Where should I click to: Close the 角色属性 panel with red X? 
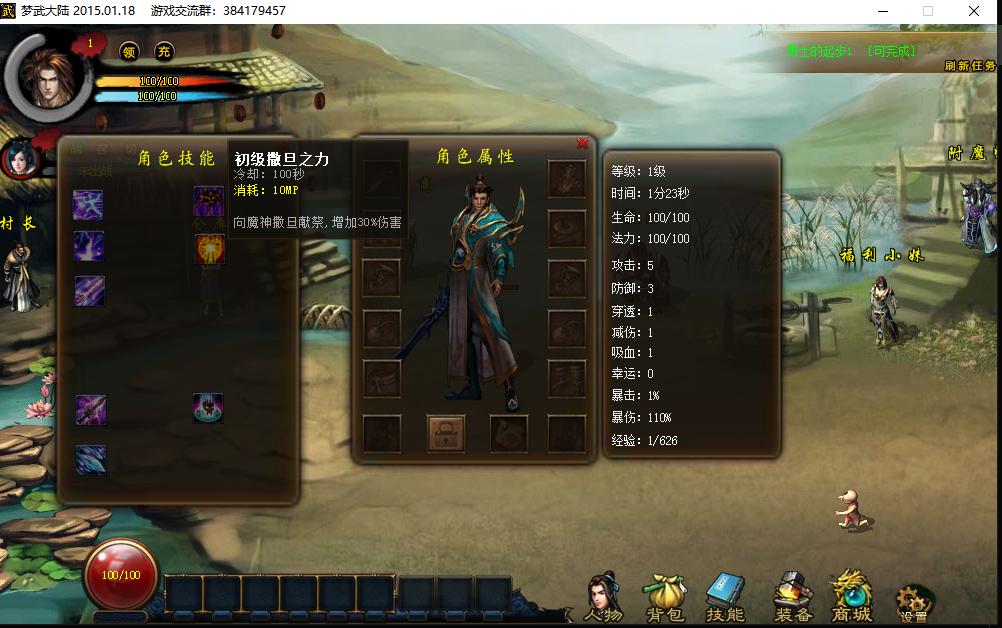tap(582, 144)
